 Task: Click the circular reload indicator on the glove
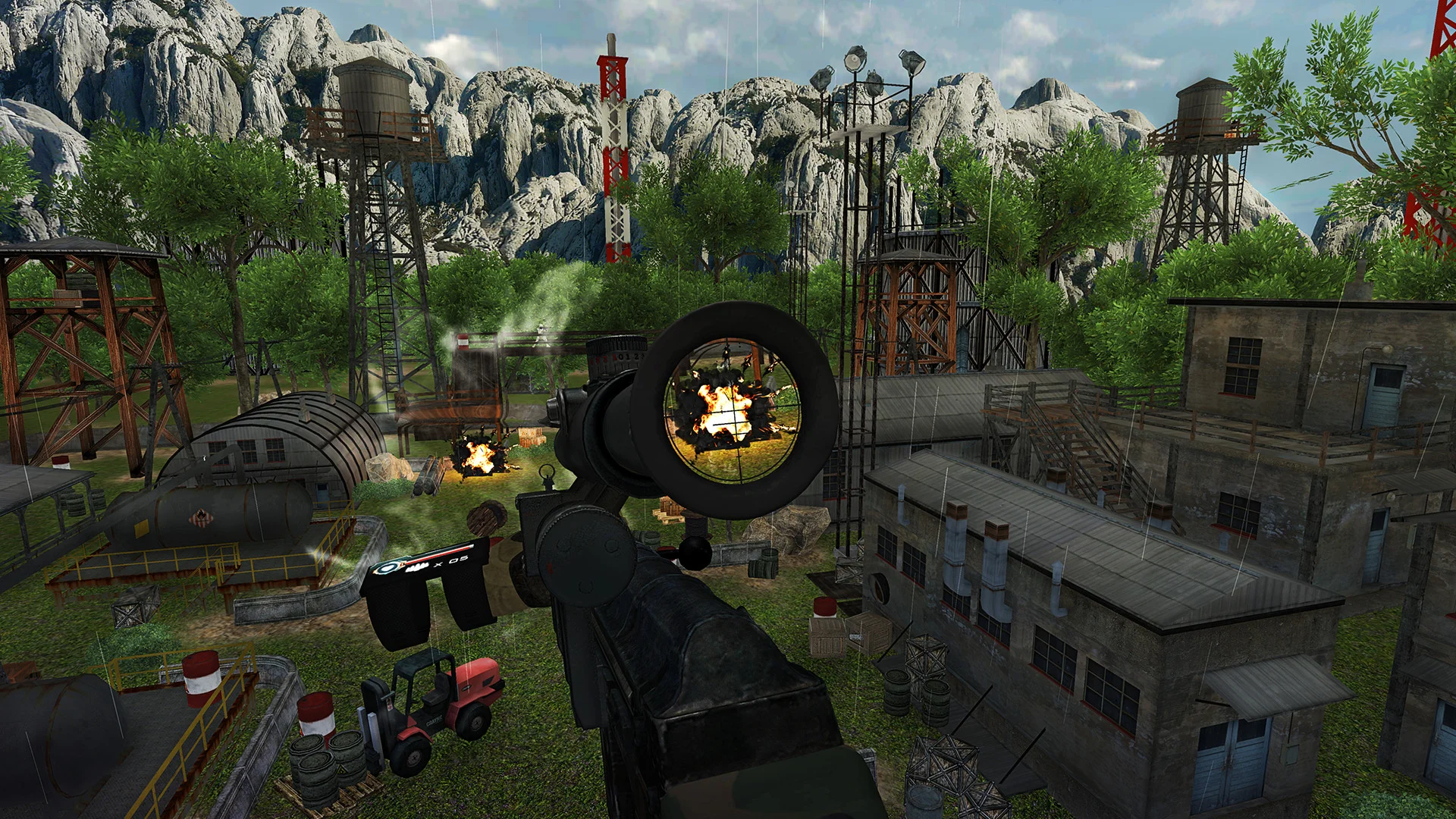(389, 566)
